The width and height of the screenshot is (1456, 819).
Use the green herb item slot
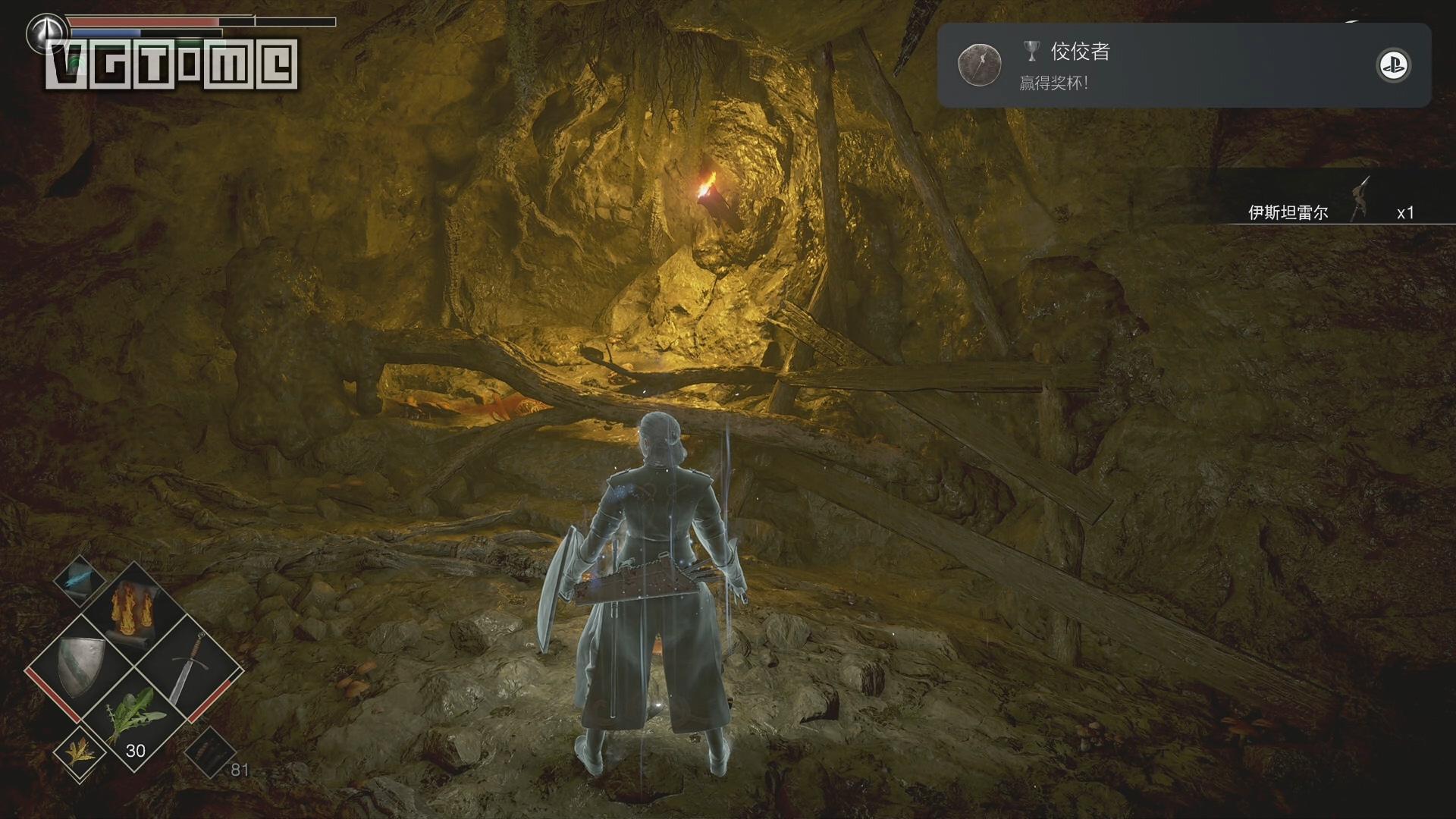[x=134, y=719]
